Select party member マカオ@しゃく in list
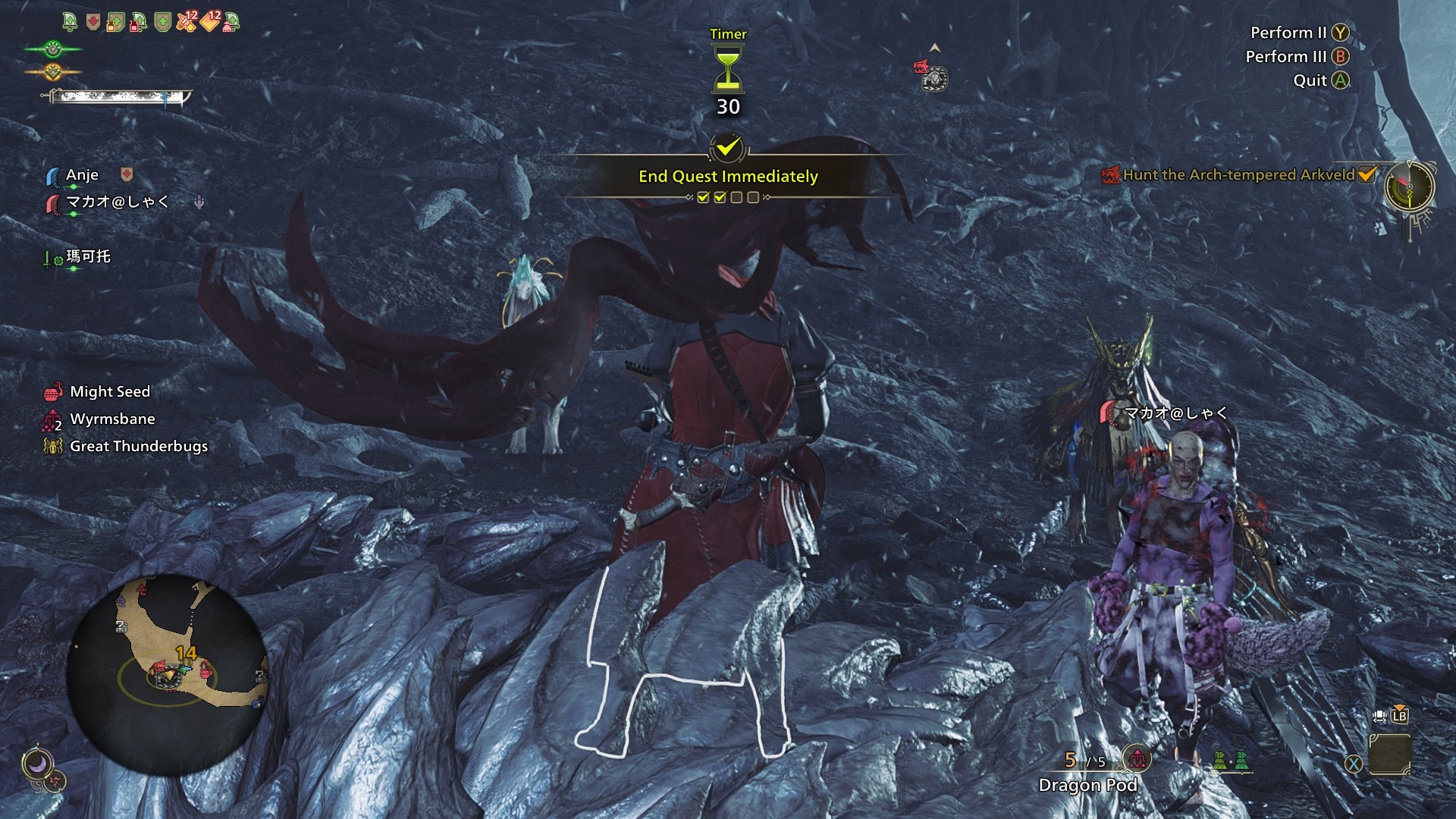The width and height of the screenshot is (1456, 819). 118,202
